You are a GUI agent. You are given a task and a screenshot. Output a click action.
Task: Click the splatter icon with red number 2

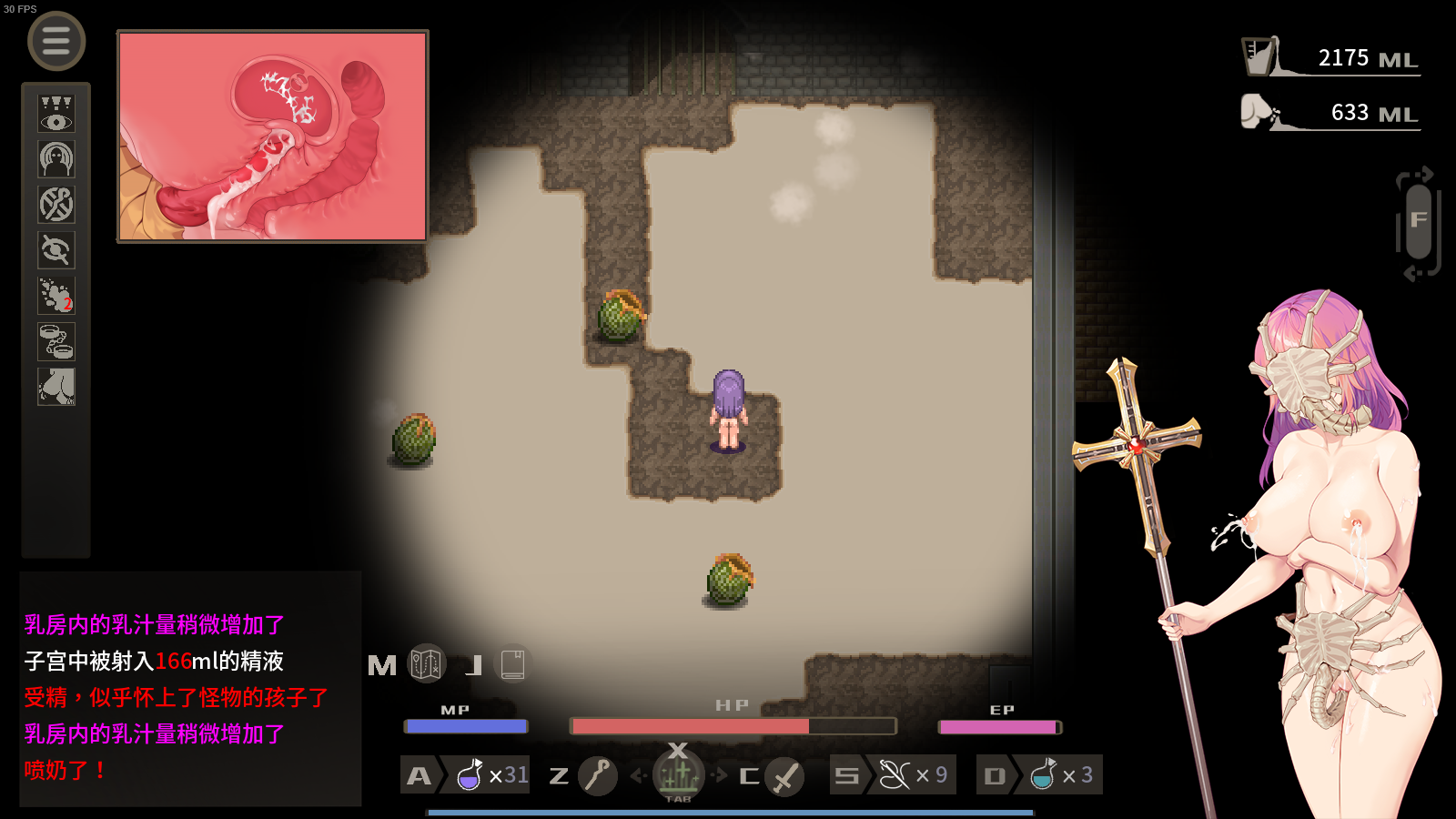(x=56, y=296)
